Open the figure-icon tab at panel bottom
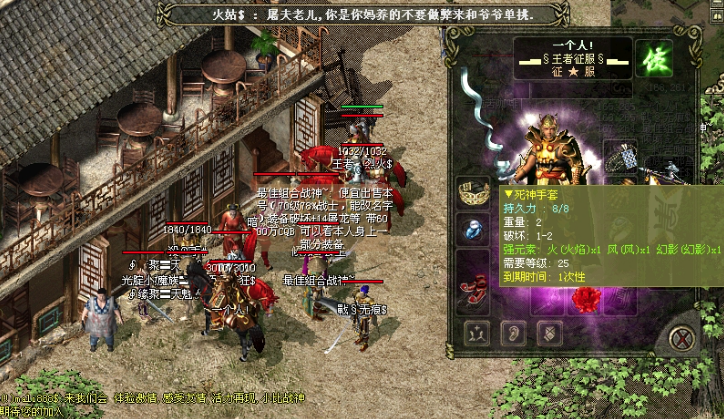Image resolution: width=724 pixels, height=419 pixels. coord(476,333)
